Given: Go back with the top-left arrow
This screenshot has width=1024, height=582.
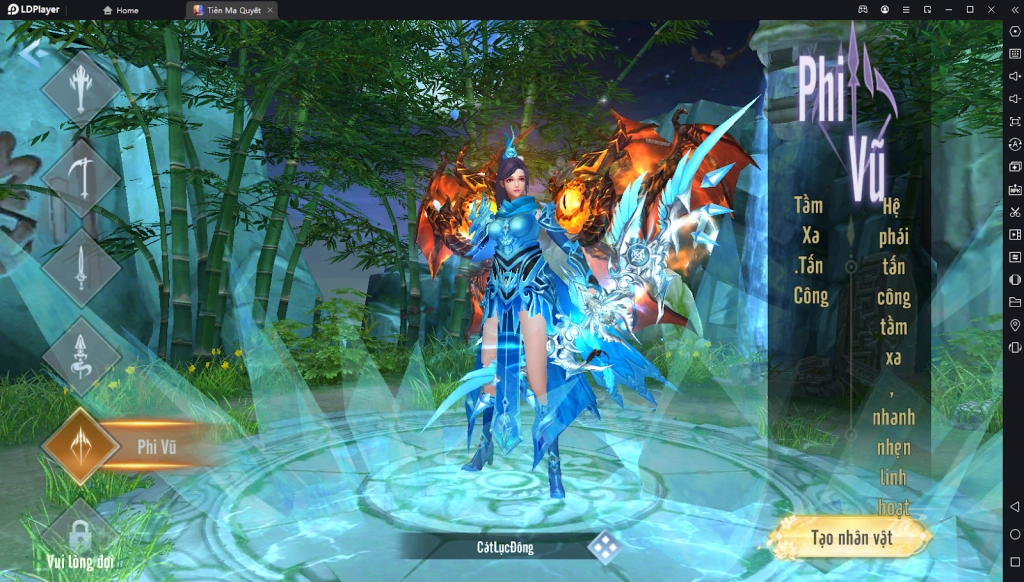Looking at the screenshot, I should (x=32, y=53).
